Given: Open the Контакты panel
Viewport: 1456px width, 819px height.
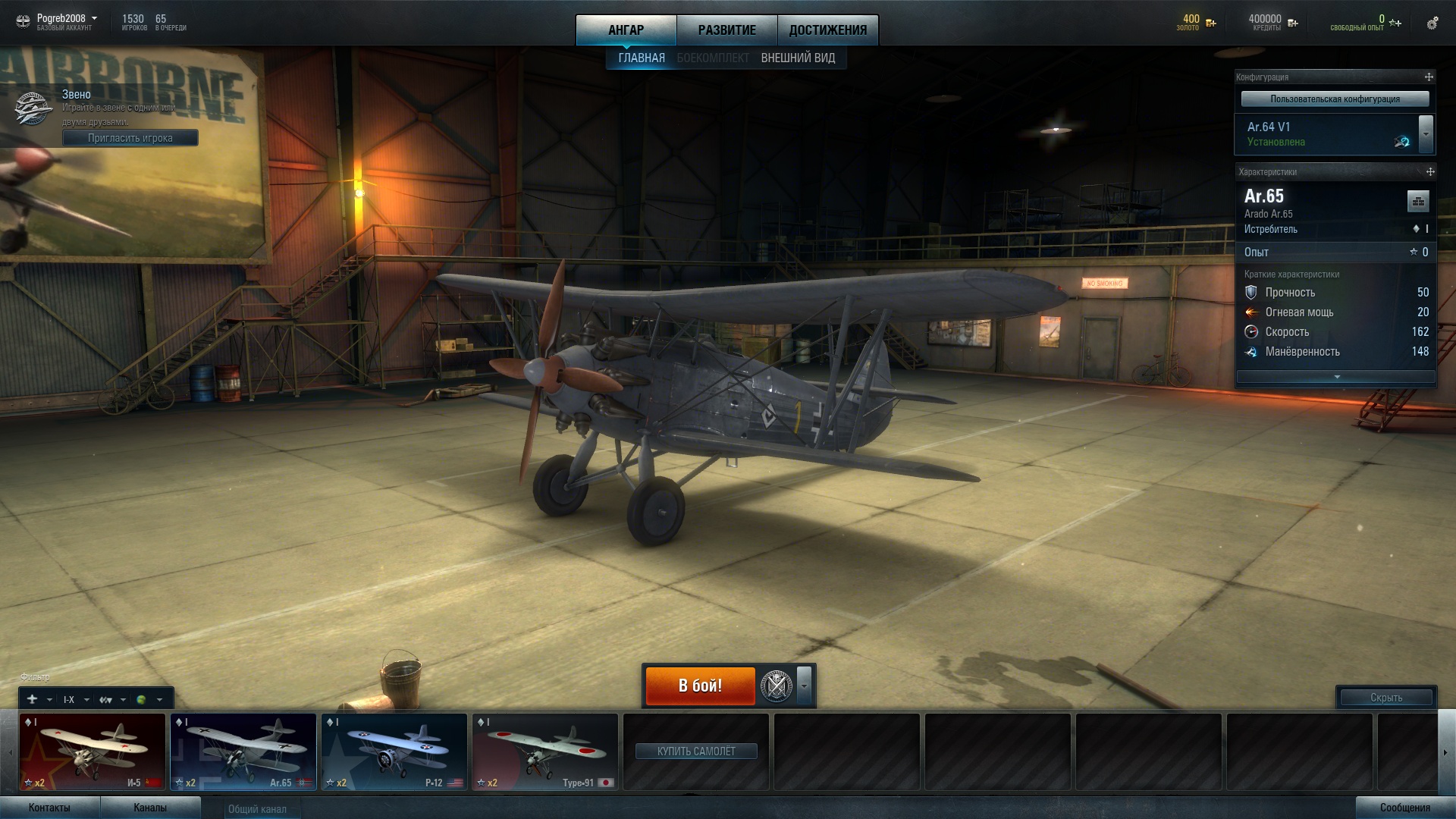Looking at the screenshot, I should pos(49,808).
